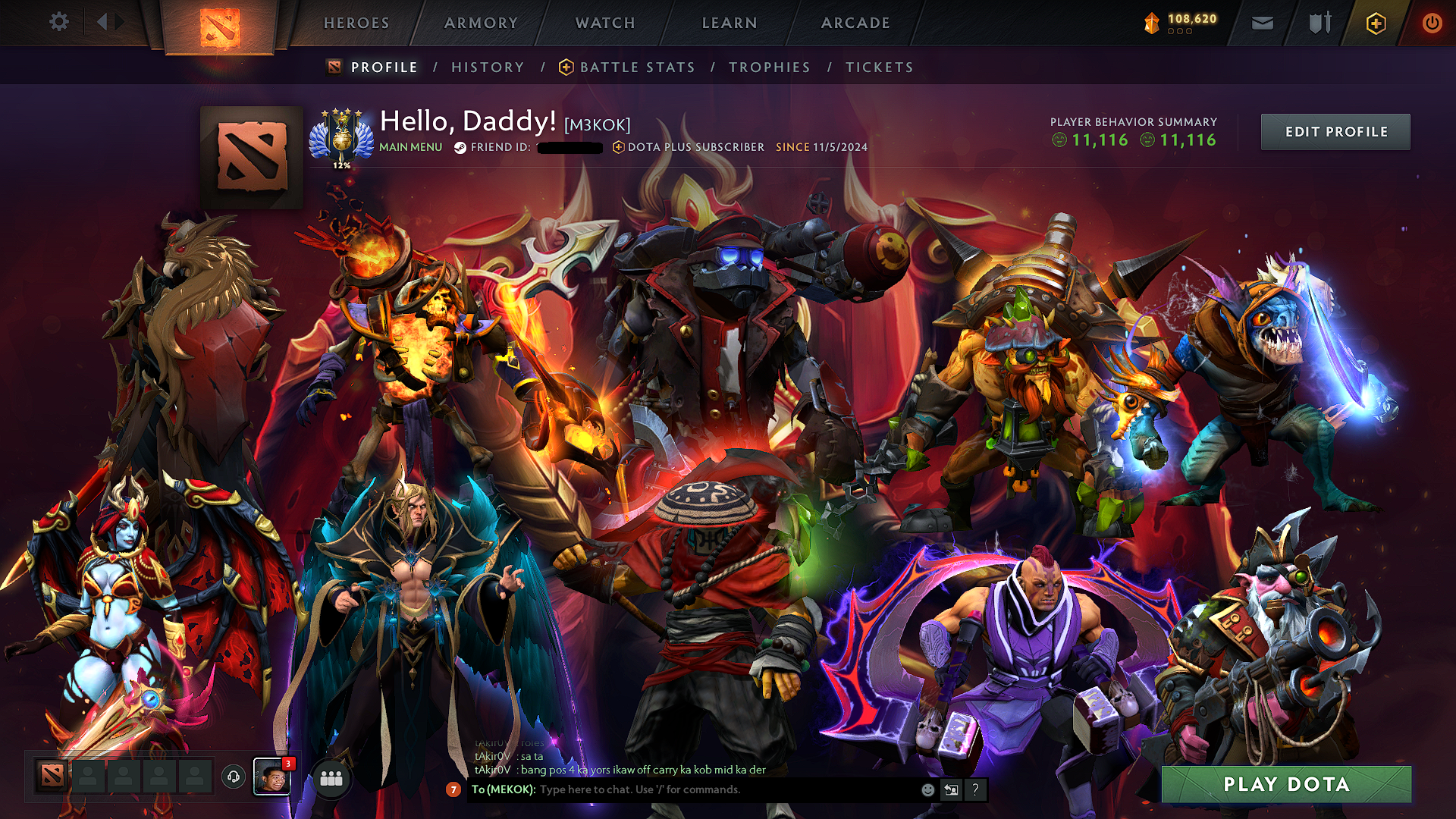Open the Watch menu item
This screenshot has width=1456, height=819.
604,23
